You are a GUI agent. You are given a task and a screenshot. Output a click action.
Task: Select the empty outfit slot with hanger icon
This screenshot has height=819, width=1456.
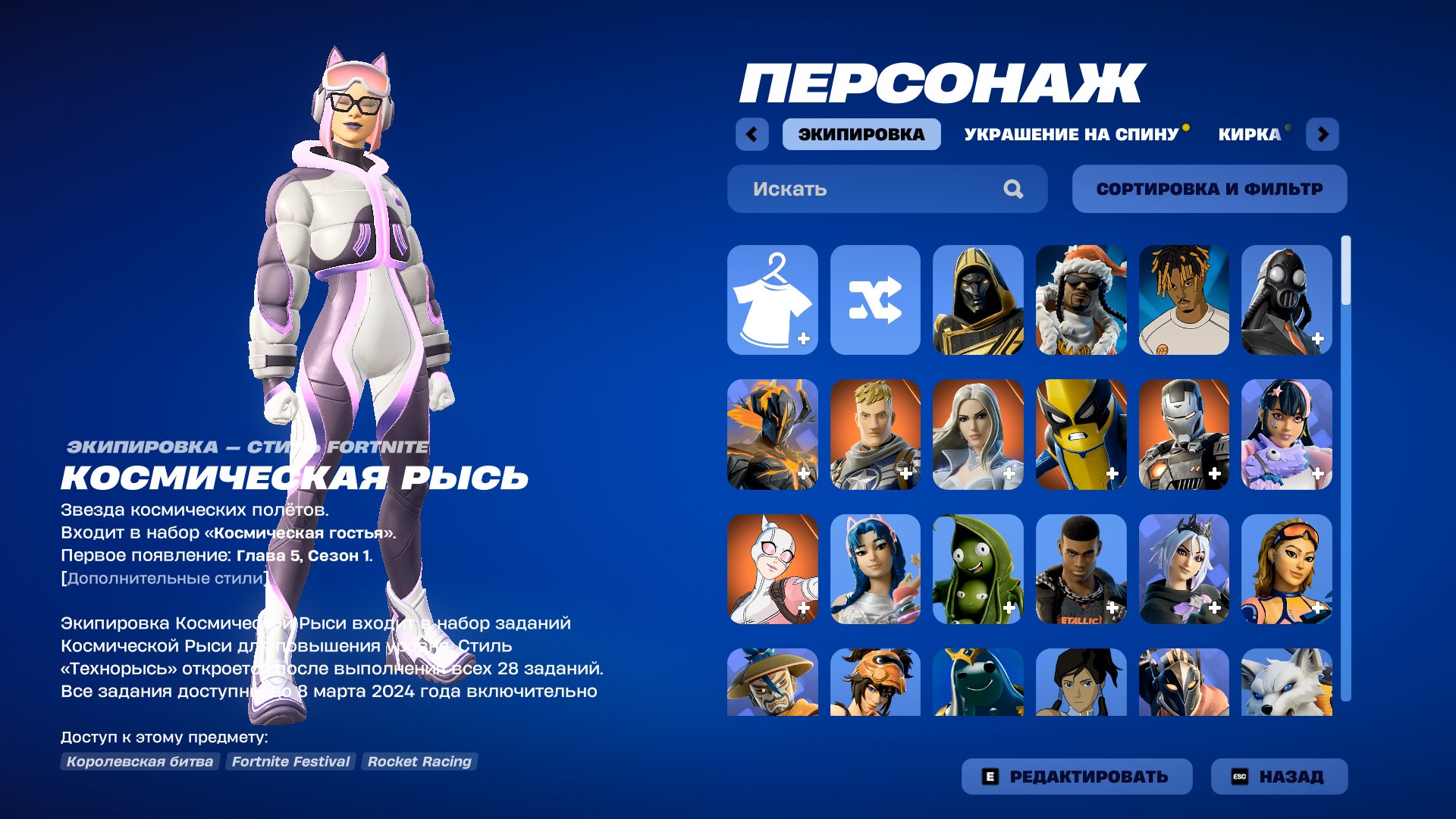(772, 300)
